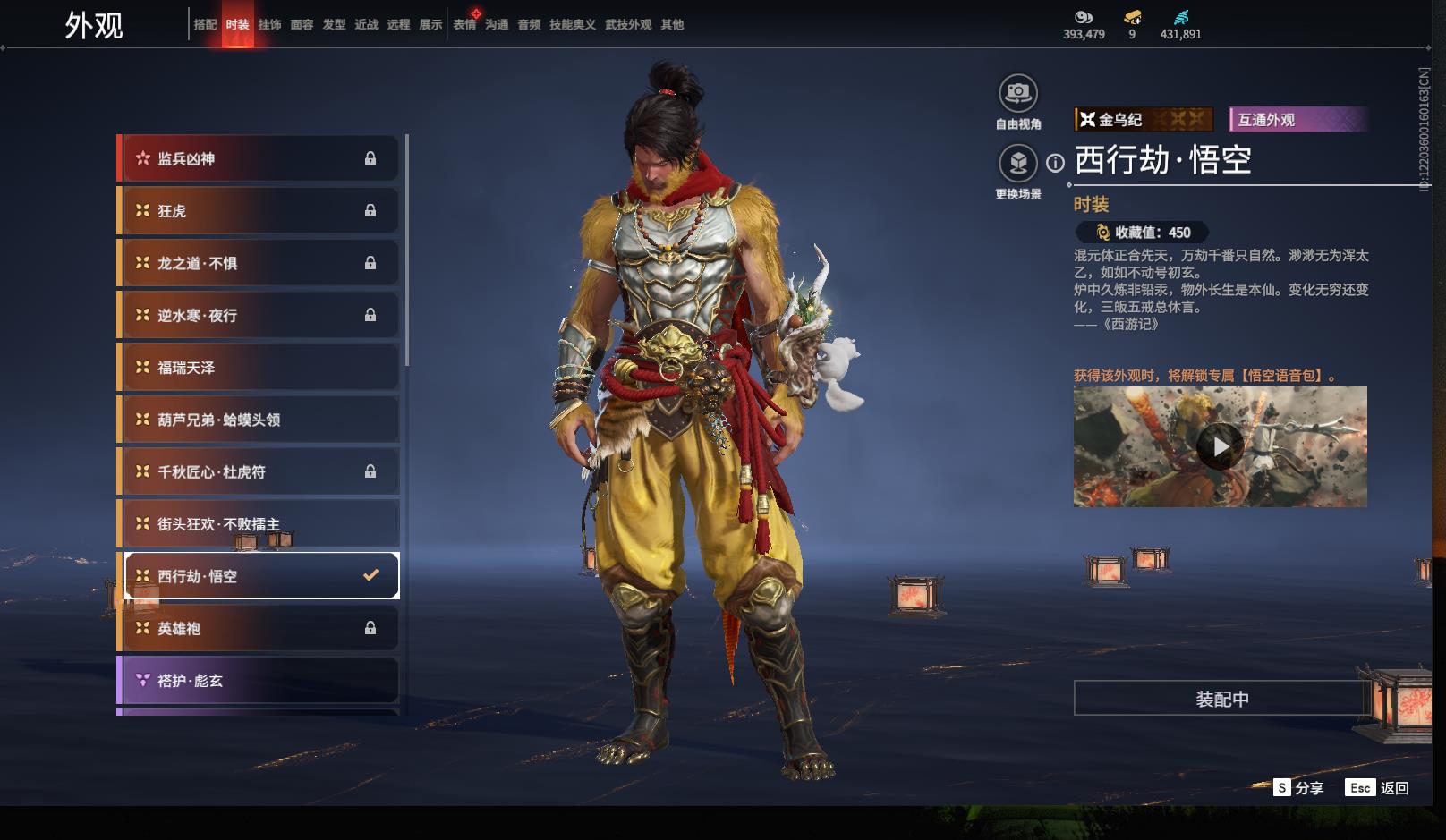Choose the 英雄袍 costume row
Viewport: 1446px width, 840px height.
[258, 629]
